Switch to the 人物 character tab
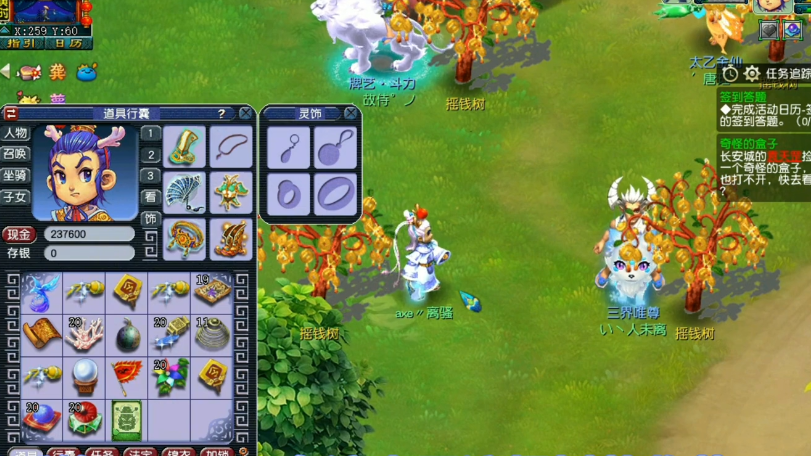The height and width of the screenshot is (456, 811). (x=15, y=133)
